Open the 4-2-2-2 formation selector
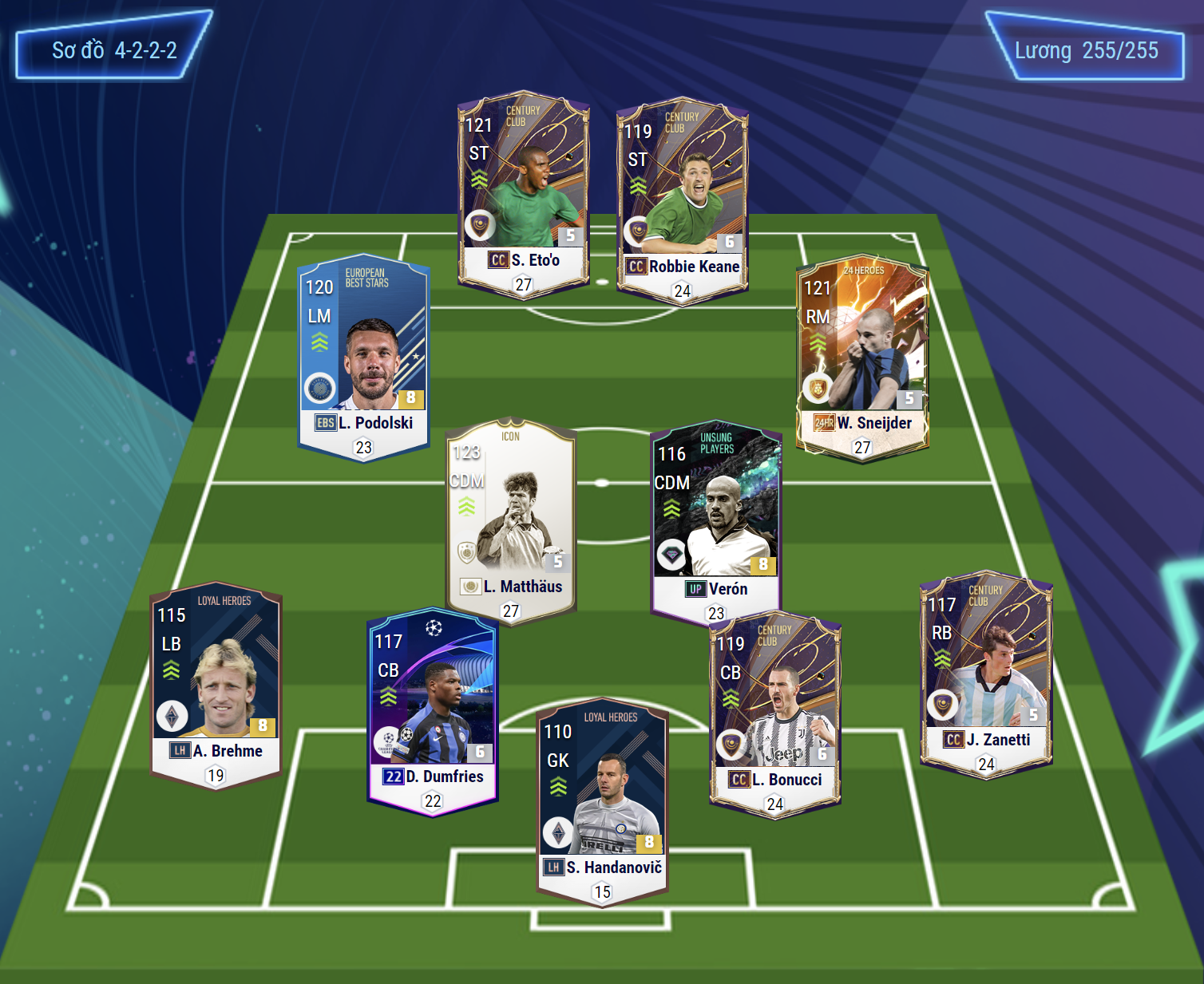This screenshot has height=984, width=1204. (114, 50)
